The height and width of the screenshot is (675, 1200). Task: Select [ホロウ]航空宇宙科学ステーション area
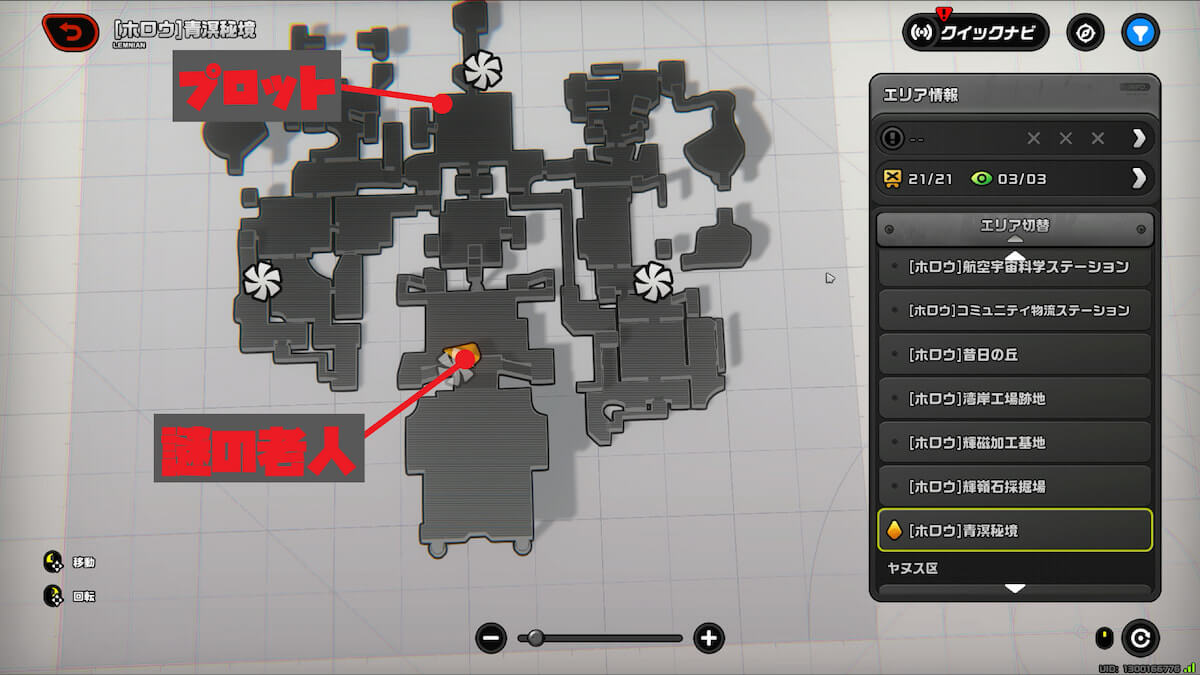[1014, 267]
